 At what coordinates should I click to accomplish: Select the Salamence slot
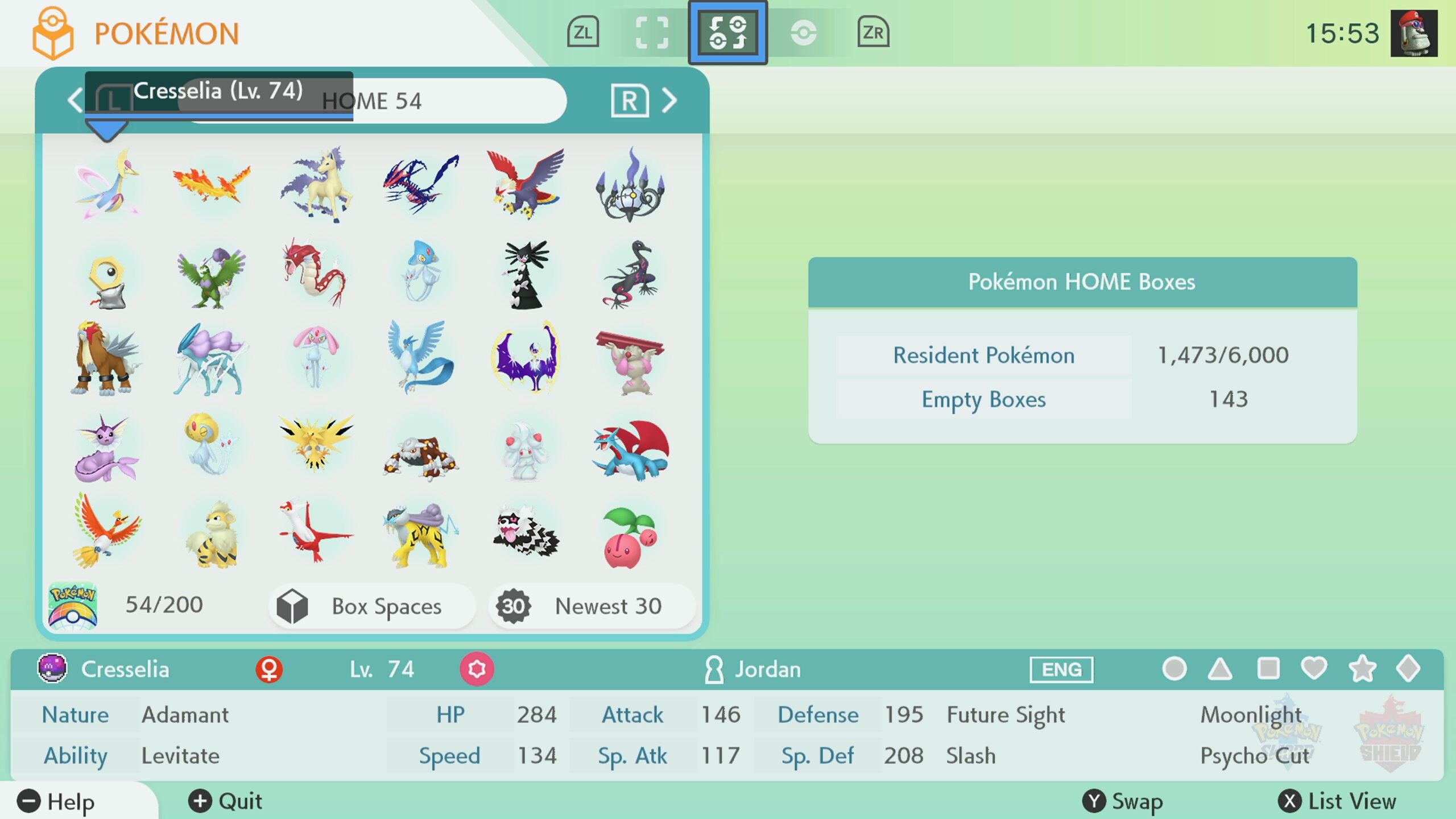pyautogui.click(x=630, y=448)
